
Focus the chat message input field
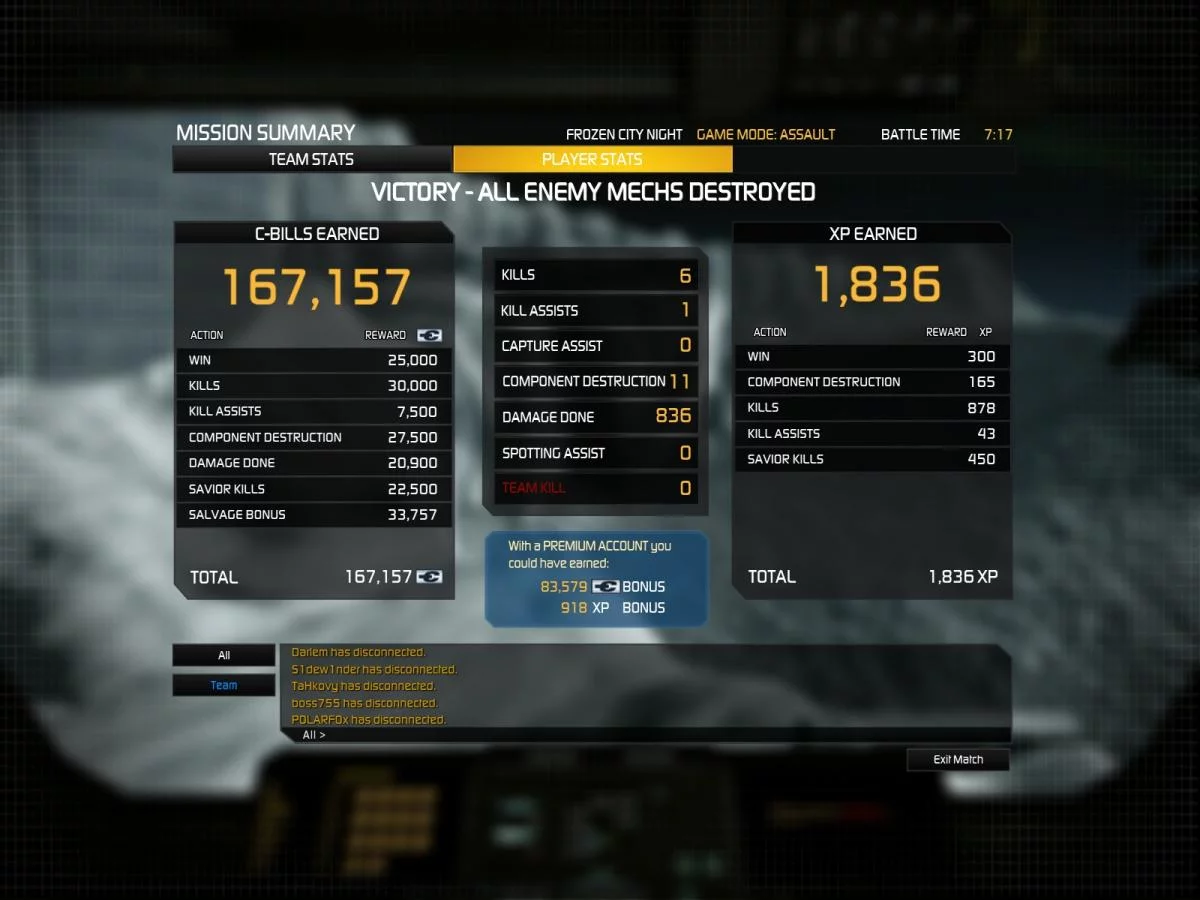pyautogui.click(x=660, y=735)
